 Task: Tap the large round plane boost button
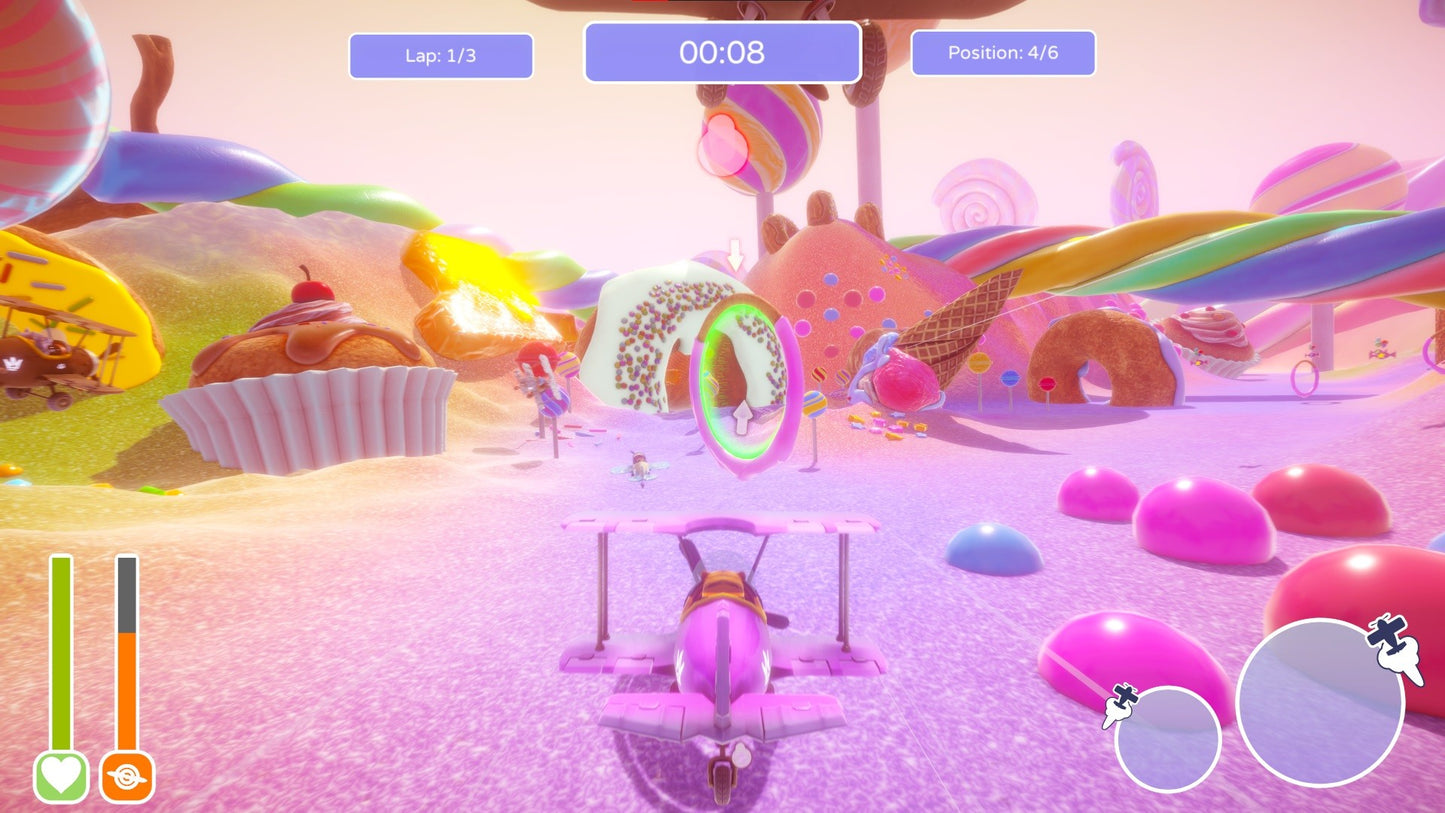tap(1320, 702)
